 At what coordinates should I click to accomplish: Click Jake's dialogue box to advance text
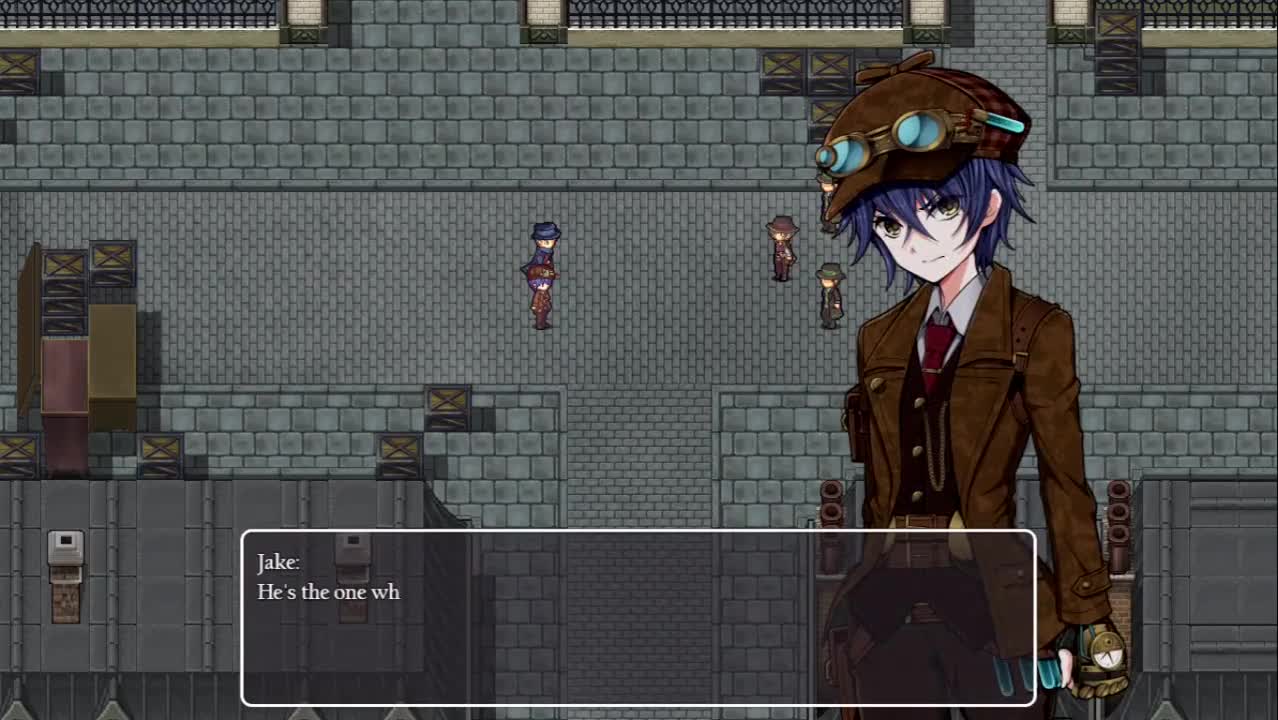(x=638, y=617)
